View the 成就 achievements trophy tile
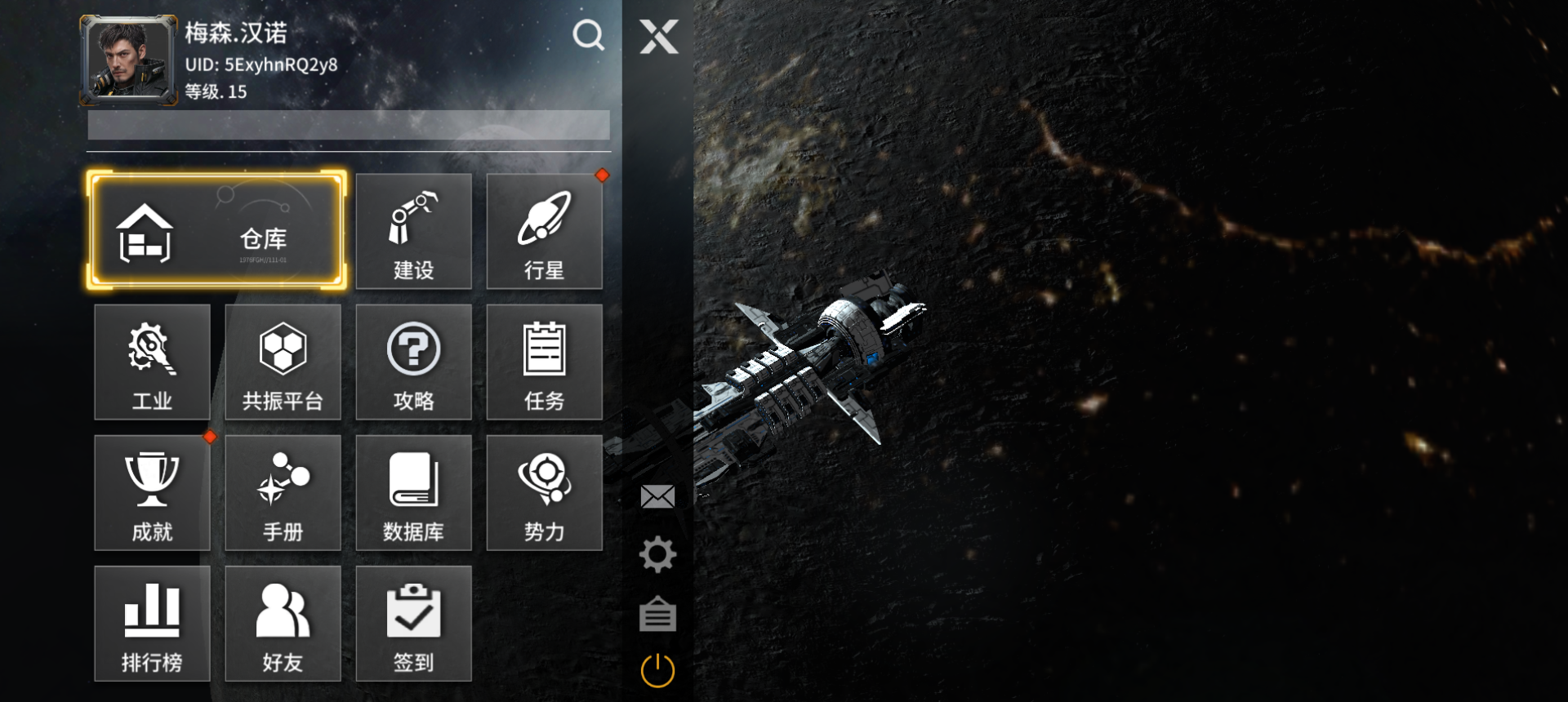This screenshot has width=1568, height=702. click(152, 493)
